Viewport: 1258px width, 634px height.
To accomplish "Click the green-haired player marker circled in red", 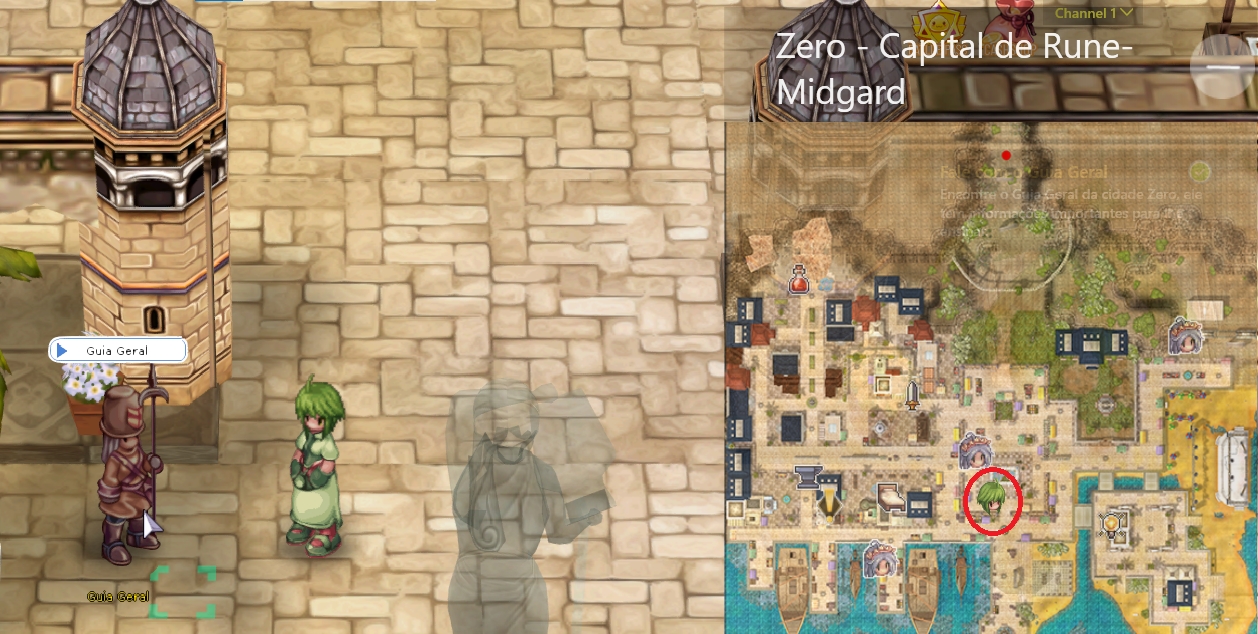I will (x=992, y=501).
